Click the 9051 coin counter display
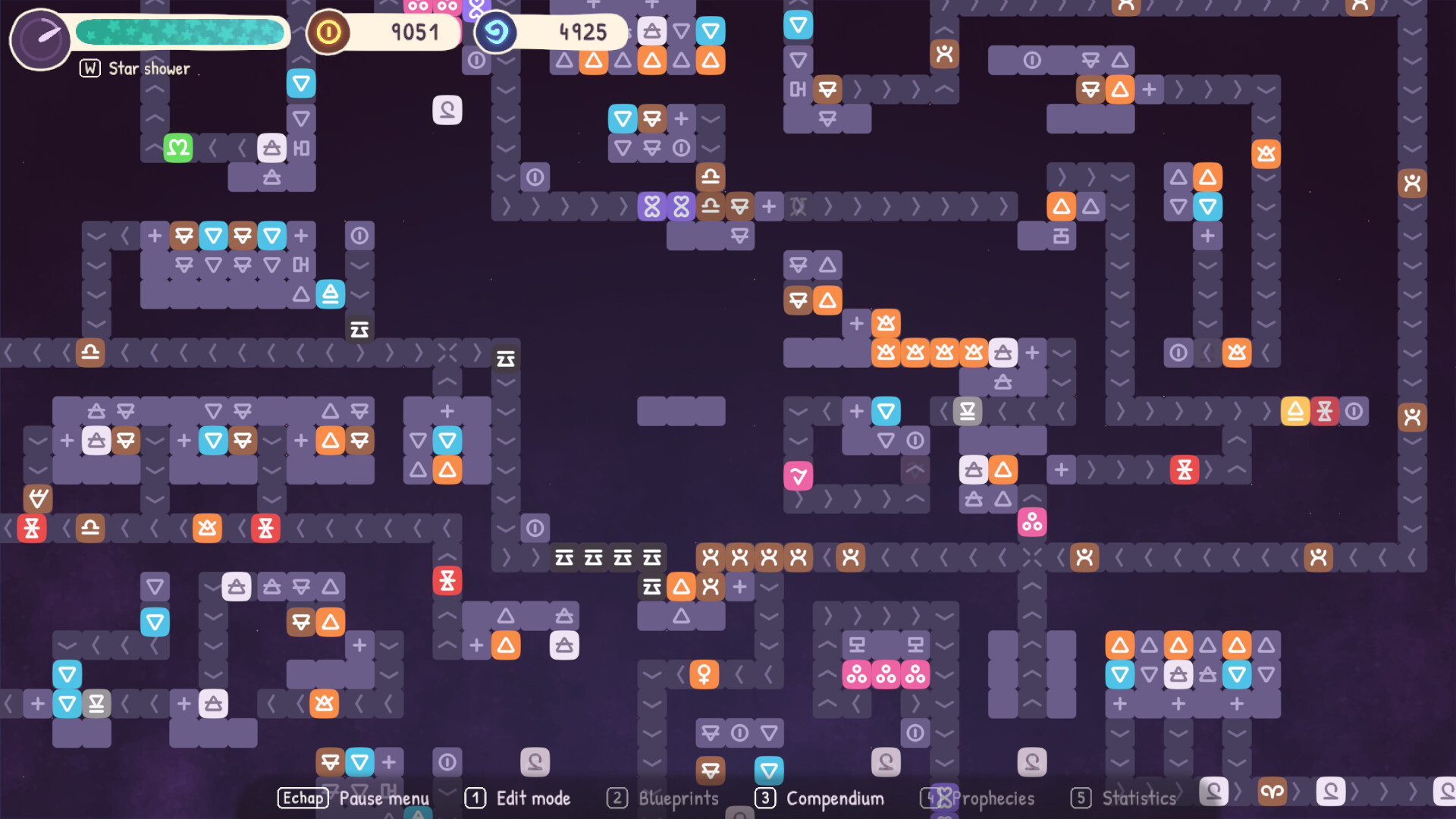 pyautogui.click(x=414, y=32)
